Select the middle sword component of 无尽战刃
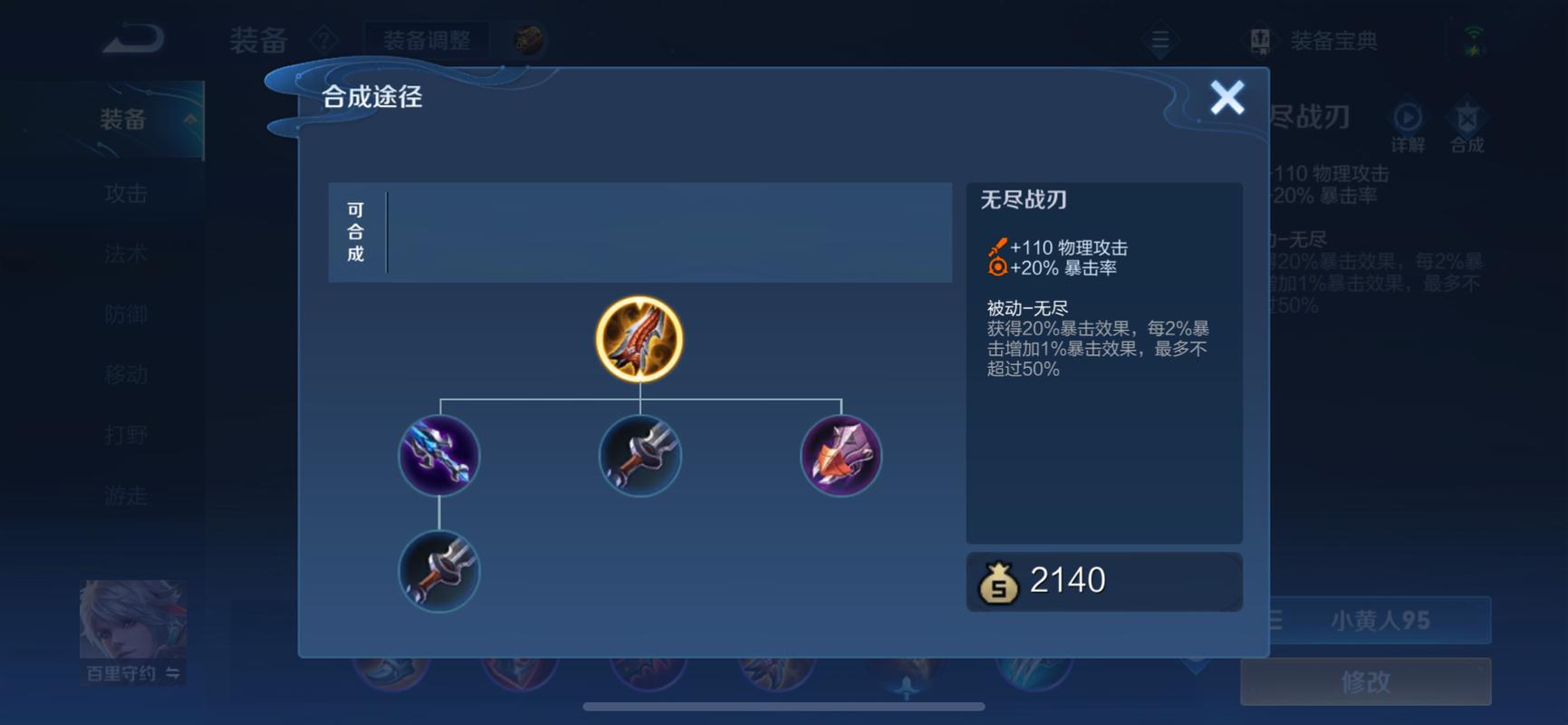Screen dimensions: 1568x725 pyautogui.click(x=639, y=457)
